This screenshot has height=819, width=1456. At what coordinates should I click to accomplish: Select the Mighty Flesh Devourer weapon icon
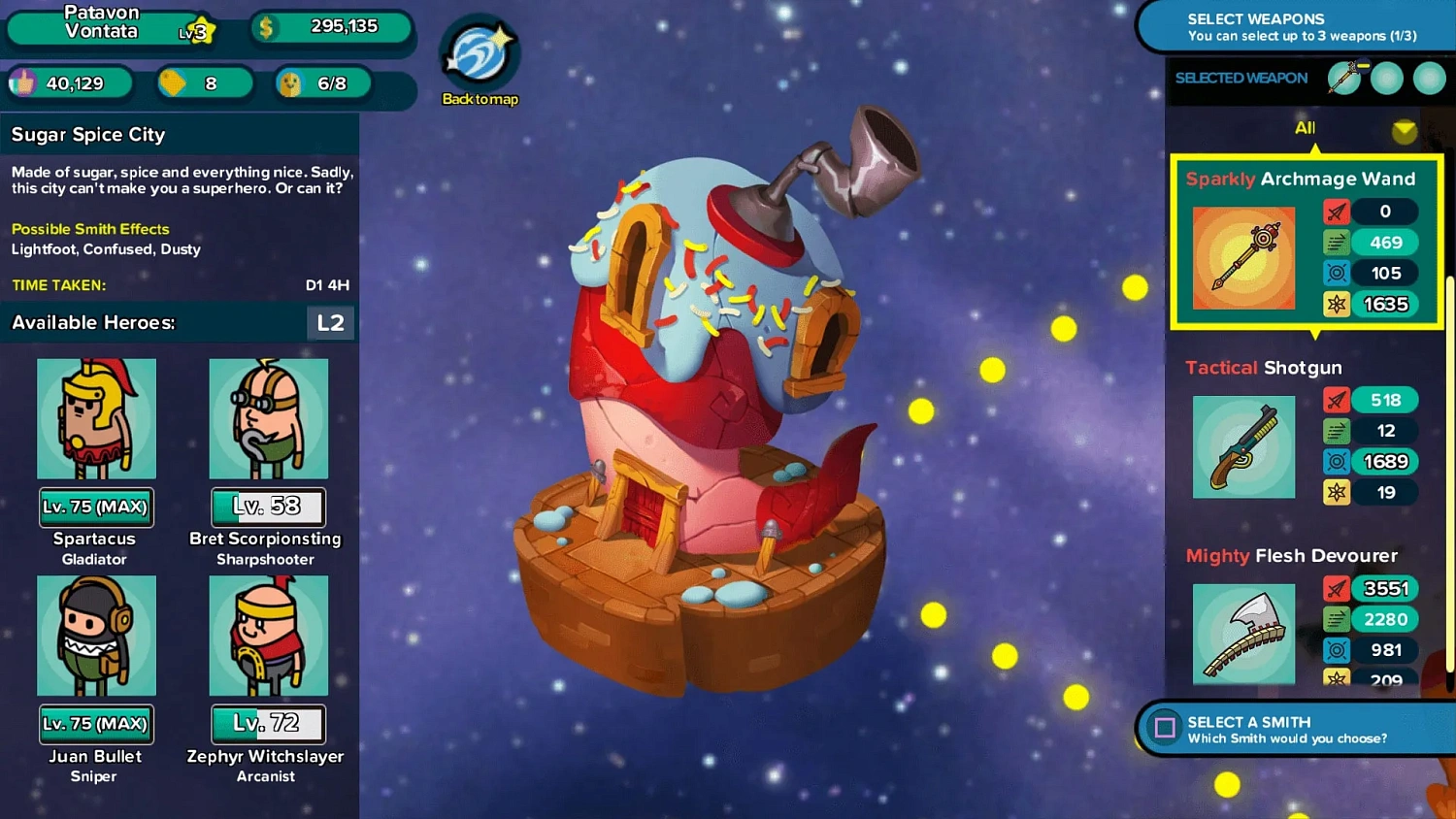tap(1243, 632)
